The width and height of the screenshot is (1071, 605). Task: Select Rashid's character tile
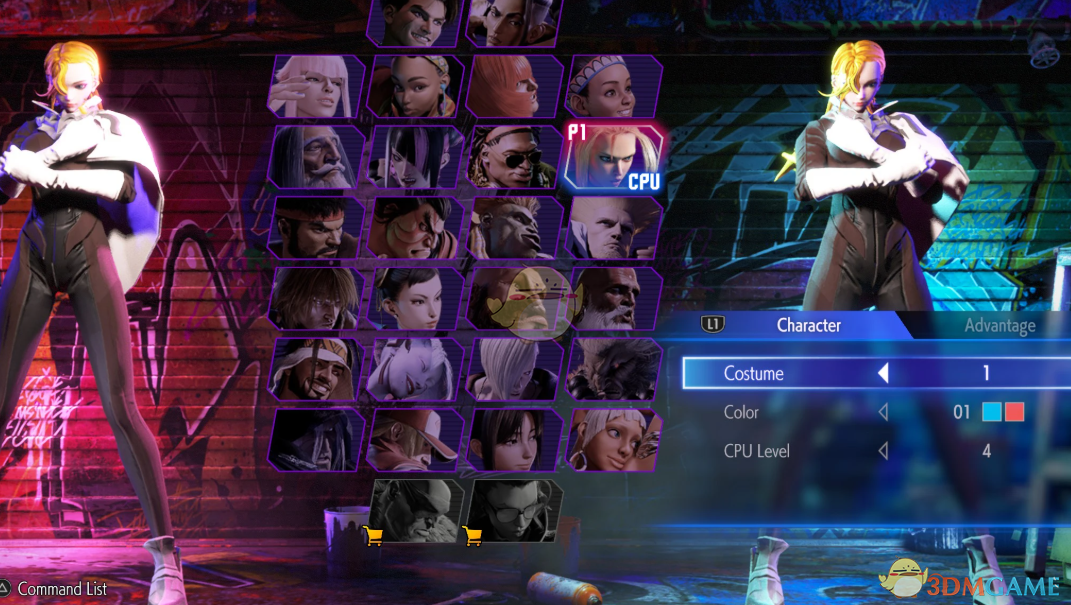click(x=317, y=369)
